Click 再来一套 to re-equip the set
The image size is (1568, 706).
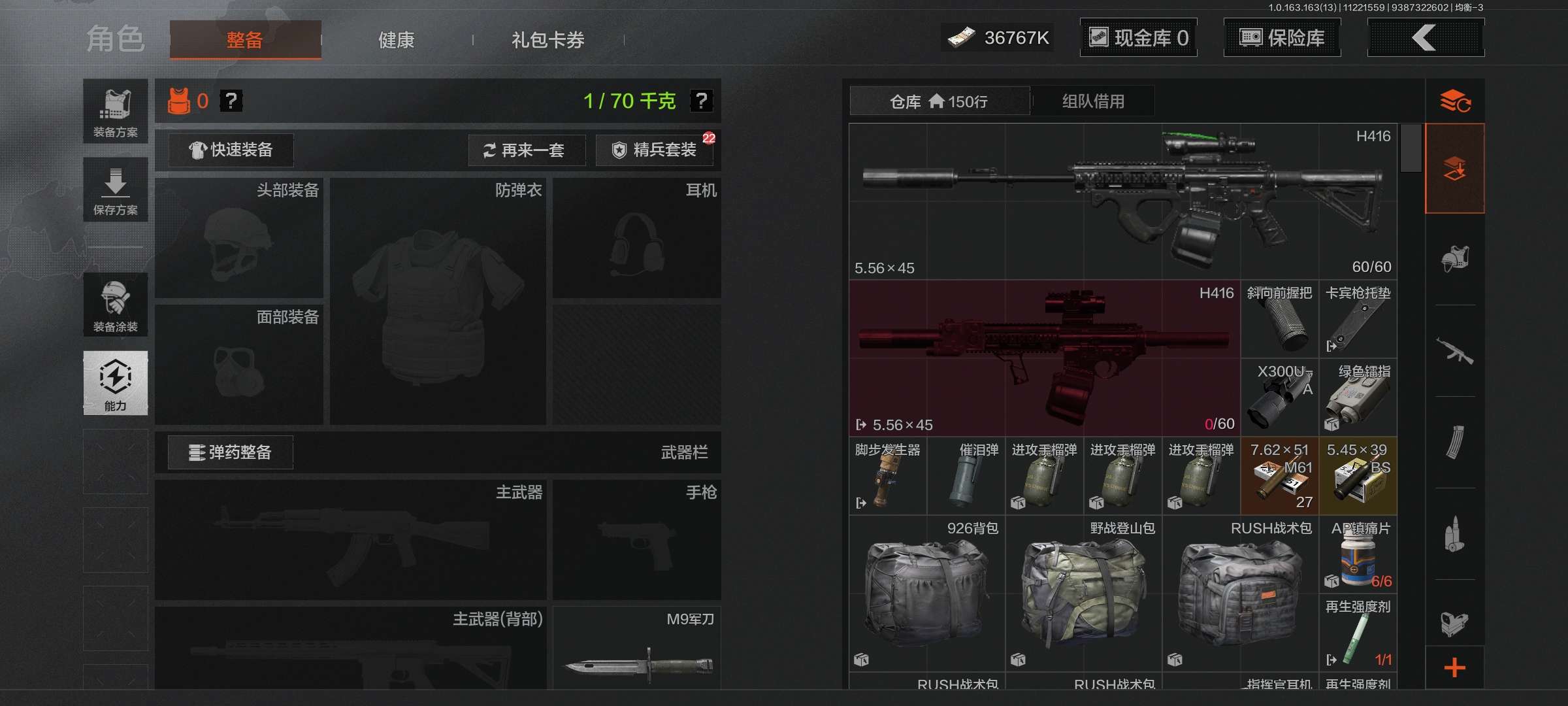click(526, 150)
